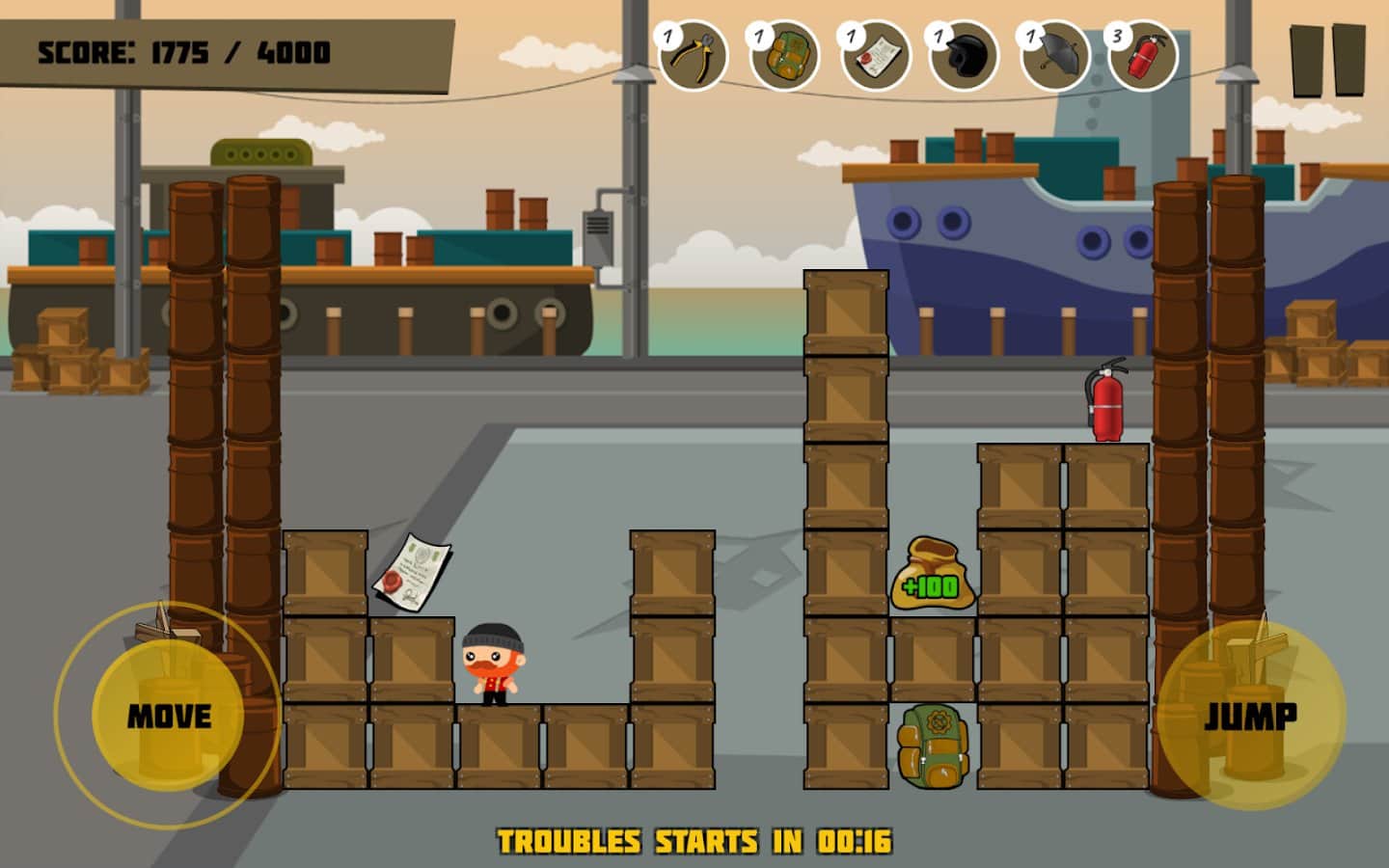Tap the yellow MOVE control
Screen dimensions: 1389x868
click(168, 715)
